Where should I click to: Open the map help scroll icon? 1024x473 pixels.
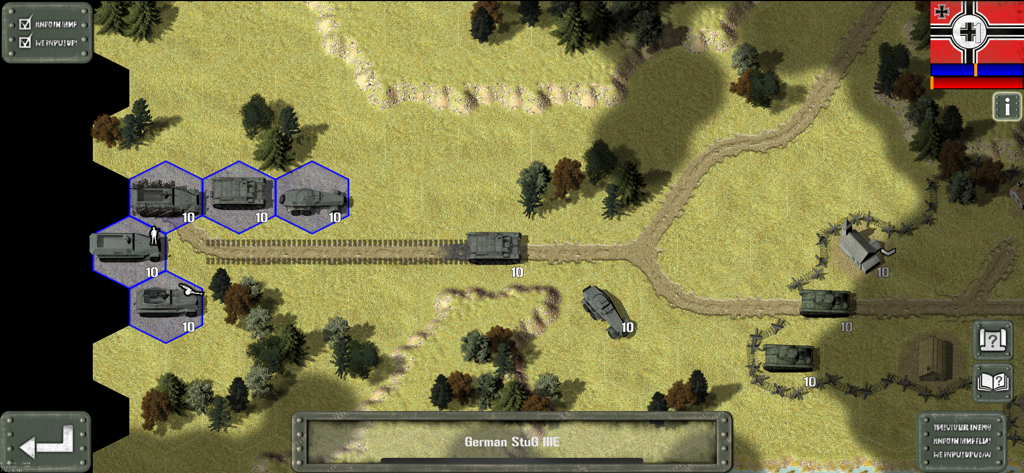coord(992,340)
